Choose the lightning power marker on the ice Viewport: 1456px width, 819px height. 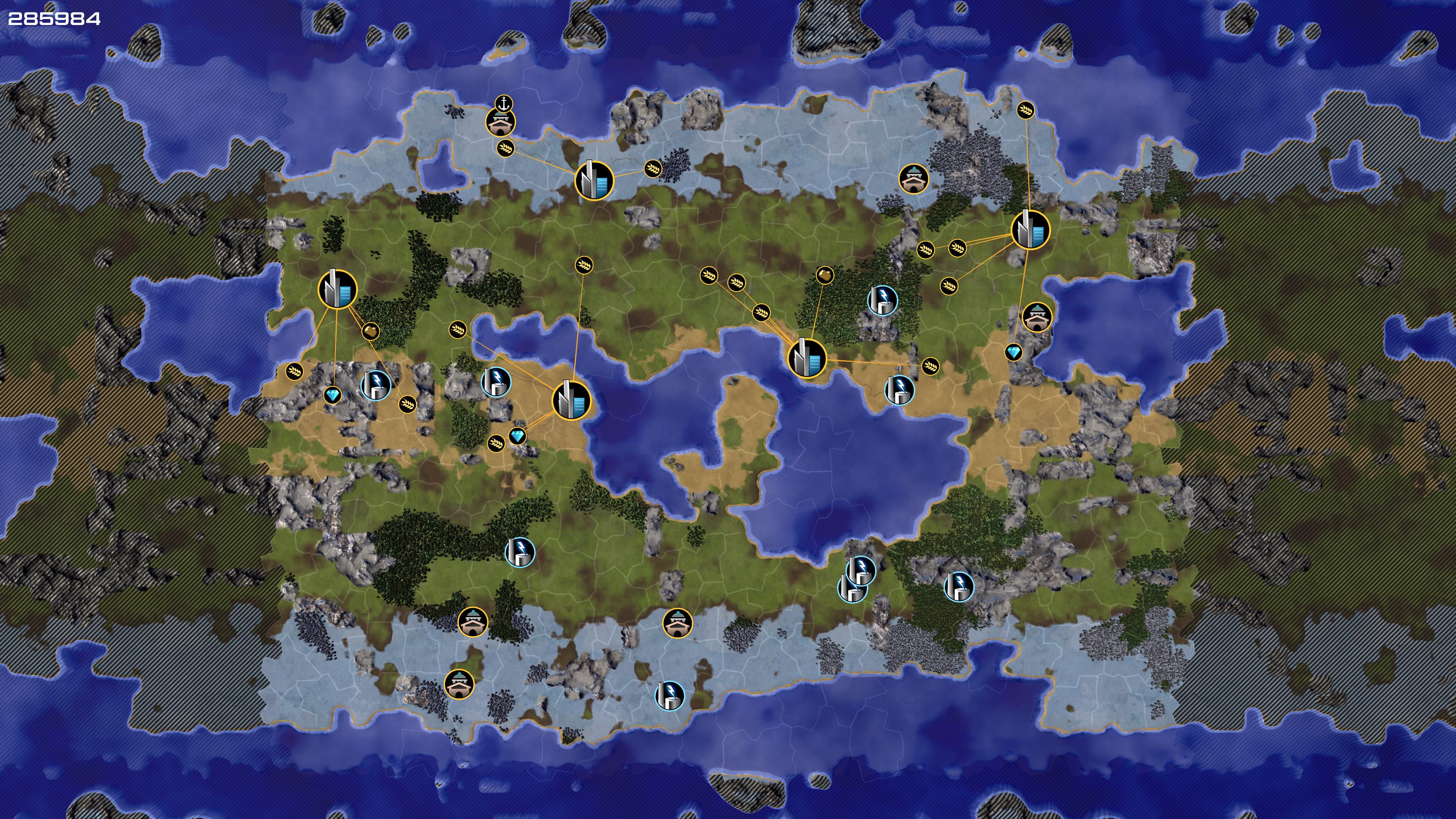tap(669, 695)
